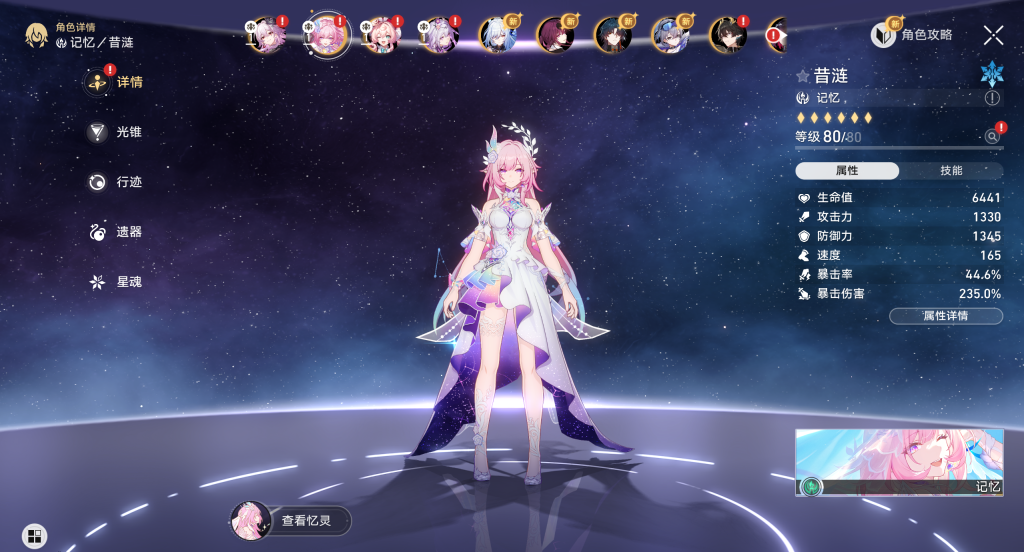
Task: Open the 记忆 preview thumbnail
Action: click(899, 463)
